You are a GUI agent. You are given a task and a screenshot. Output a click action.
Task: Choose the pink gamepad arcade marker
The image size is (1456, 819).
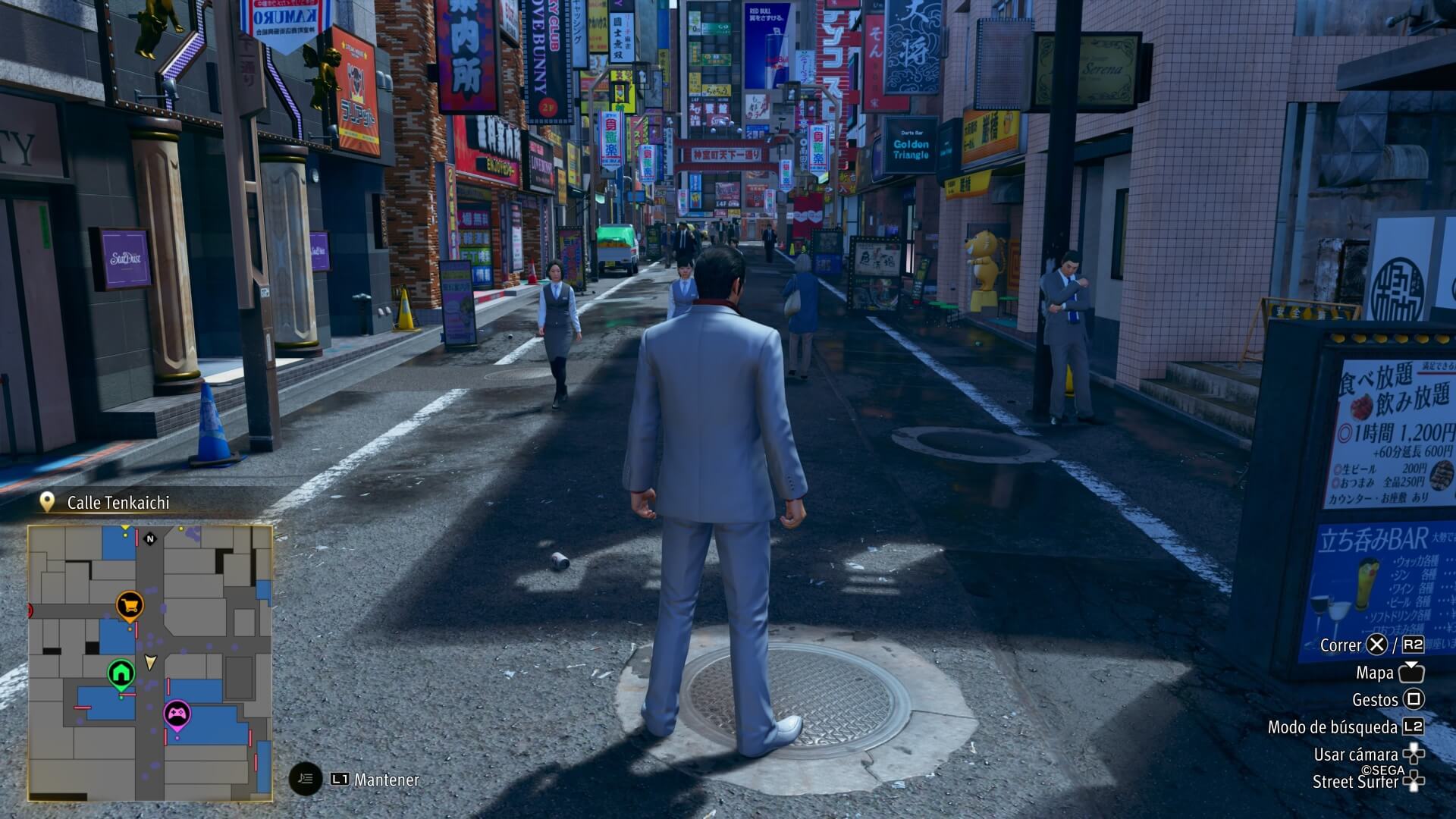pos(177,714)
